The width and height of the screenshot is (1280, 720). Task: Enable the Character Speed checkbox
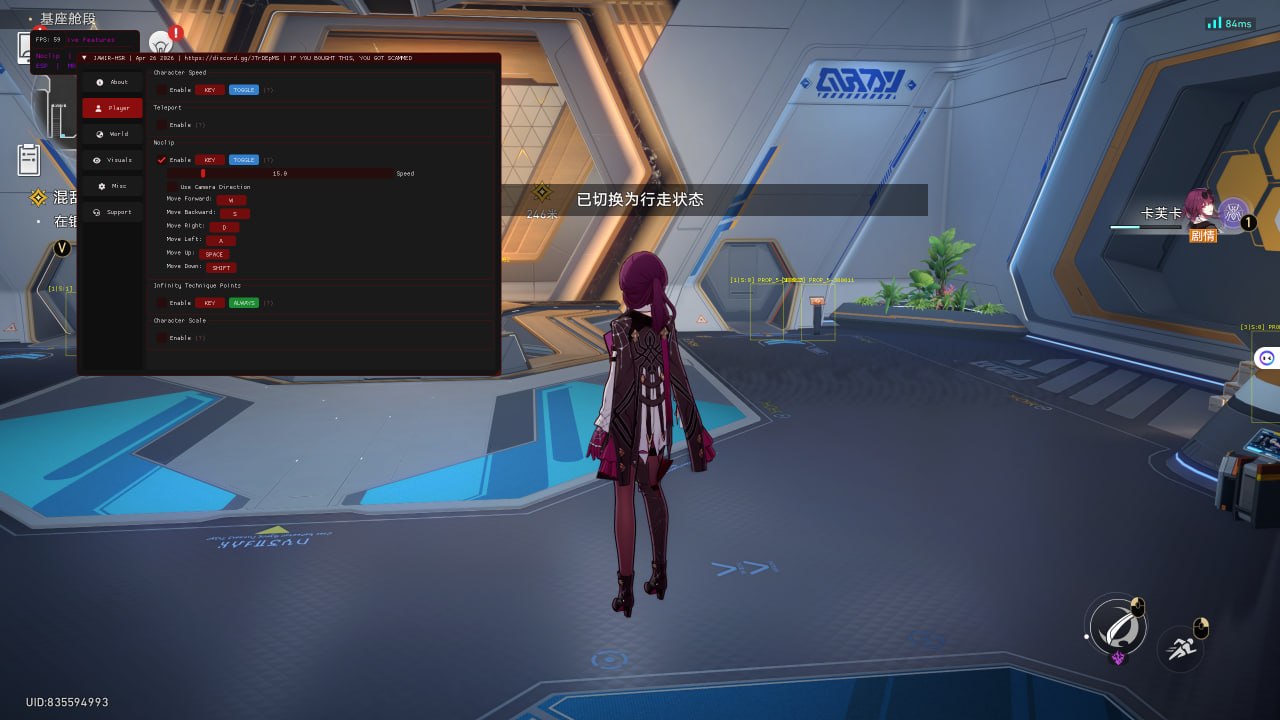(x=162, y=90)
